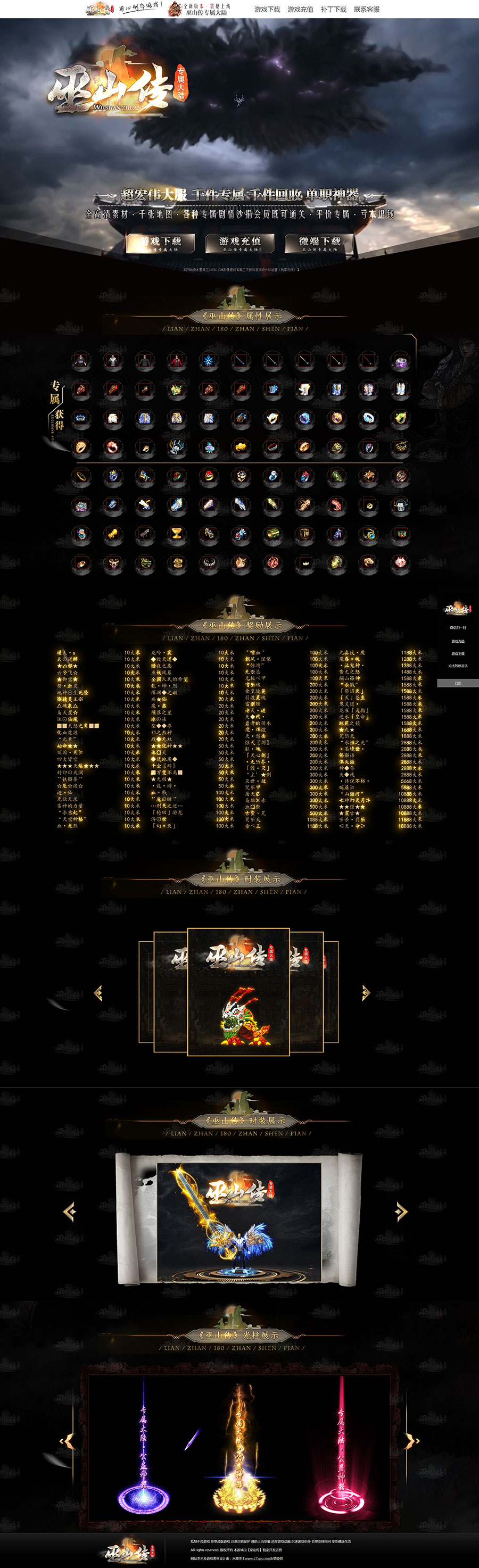Open the 游戏充值 navigation link
The width and height of the screenshot is (479, 1568).
[300, 9]
